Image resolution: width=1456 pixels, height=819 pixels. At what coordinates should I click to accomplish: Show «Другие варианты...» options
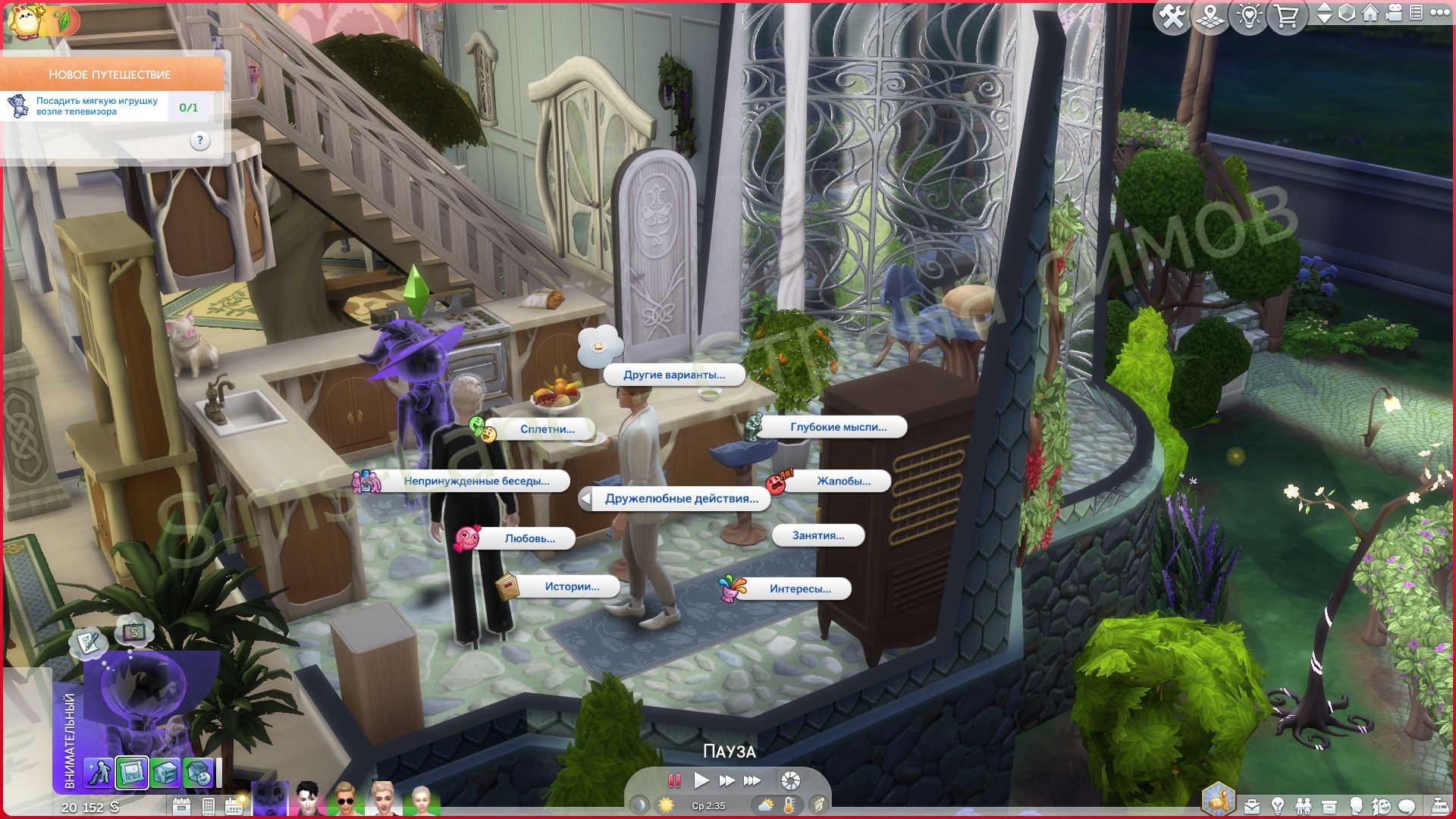click(673, 375)
